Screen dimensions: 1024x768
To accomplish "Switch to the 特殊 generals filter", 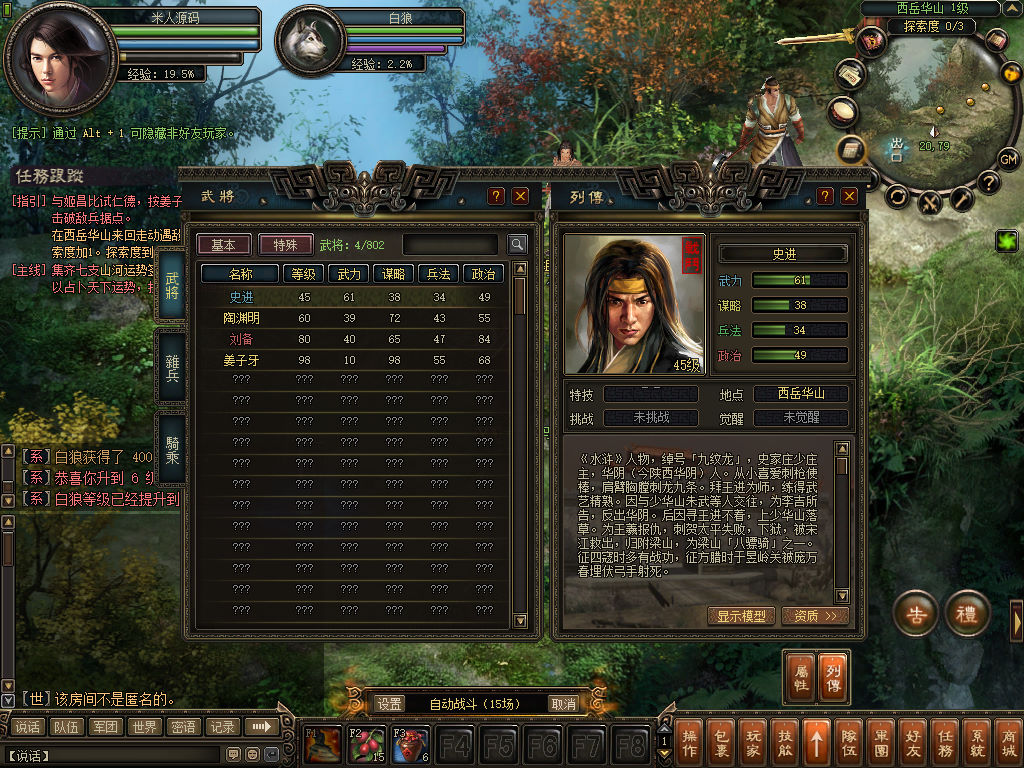I will click(285, 245).
